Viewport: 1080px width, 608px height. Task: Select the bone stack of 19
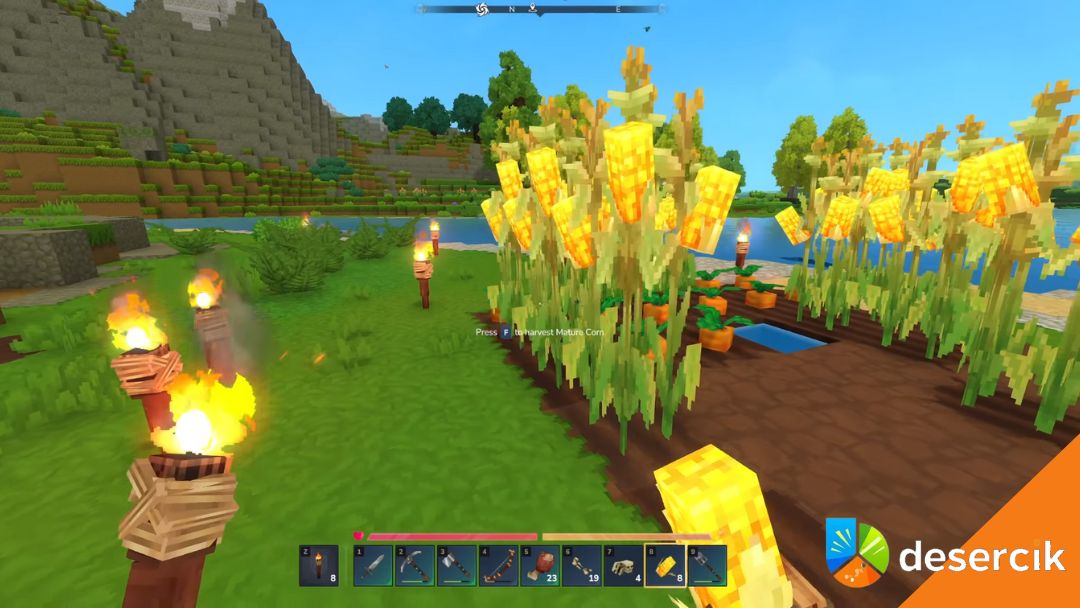(x=581, y=565)
